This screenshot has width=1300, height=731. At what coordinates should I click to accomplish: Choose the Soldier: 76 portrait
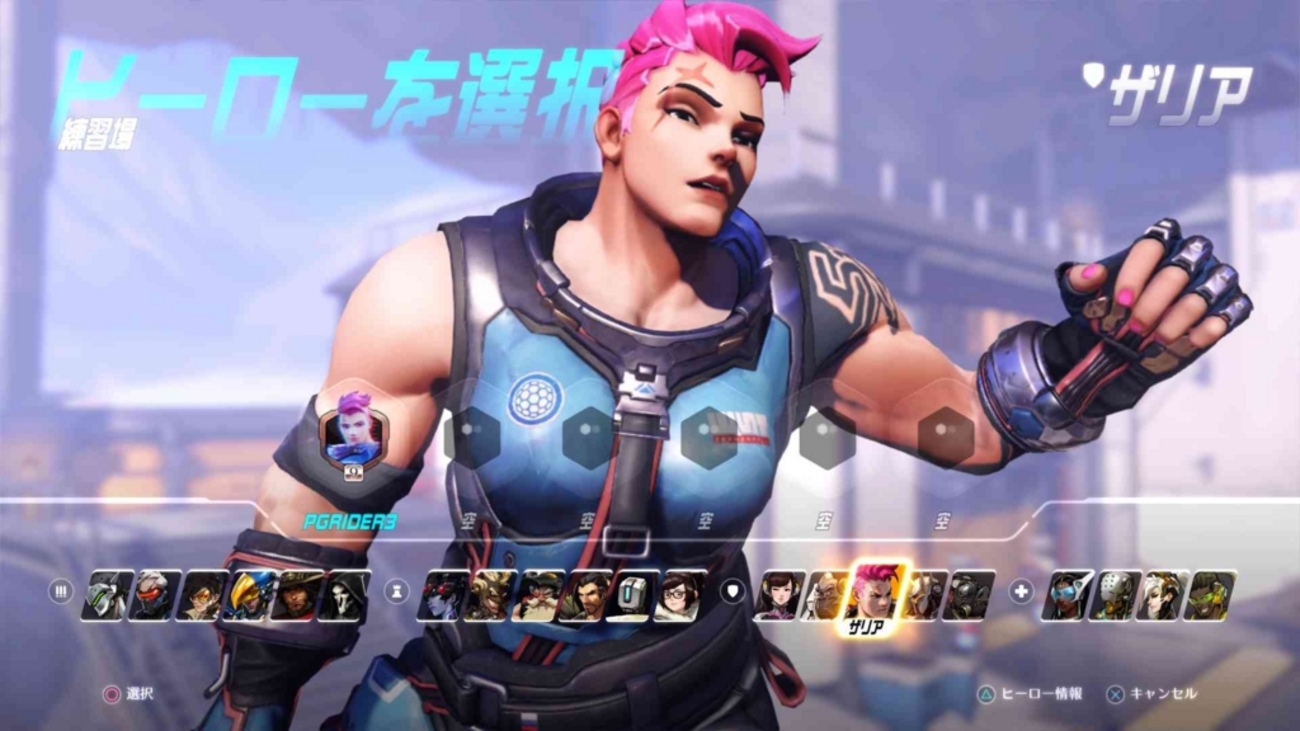155,595
